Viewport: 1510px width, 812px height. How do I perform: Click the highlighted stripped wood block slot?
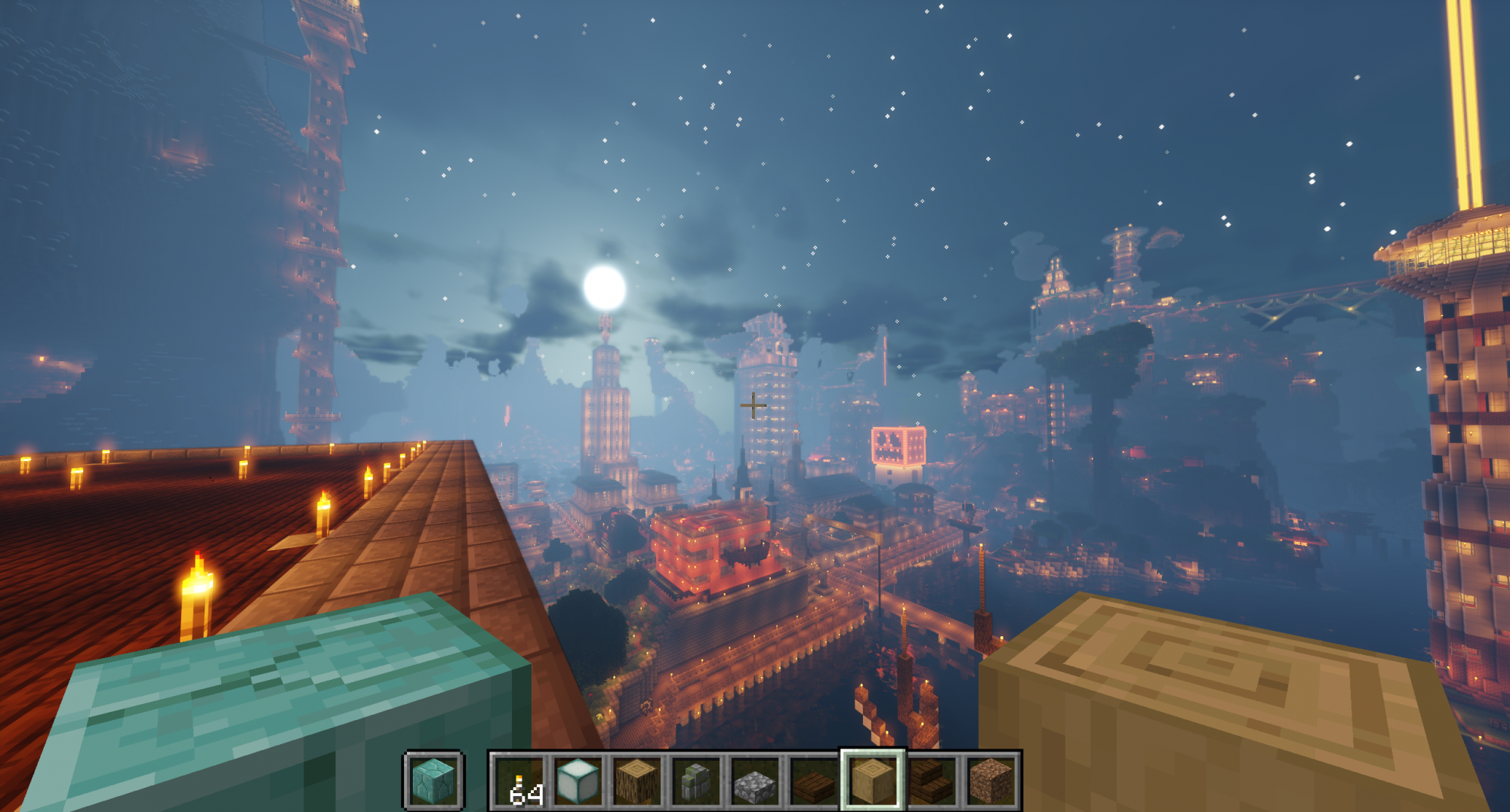(872, 781)
